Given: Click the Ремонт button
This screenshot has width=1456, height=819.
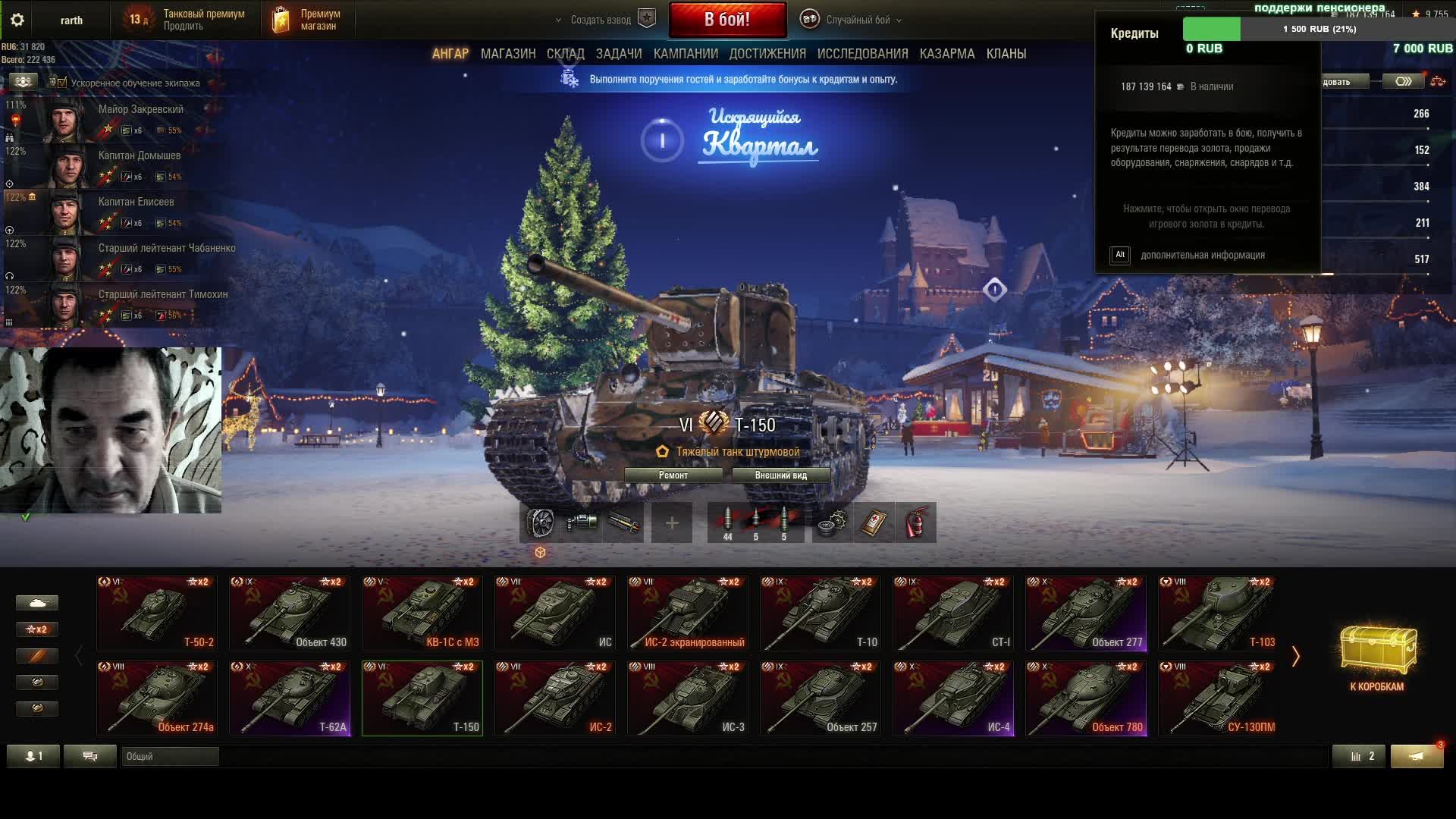Looking at the screenshot, I should click(x=673, y=475).
